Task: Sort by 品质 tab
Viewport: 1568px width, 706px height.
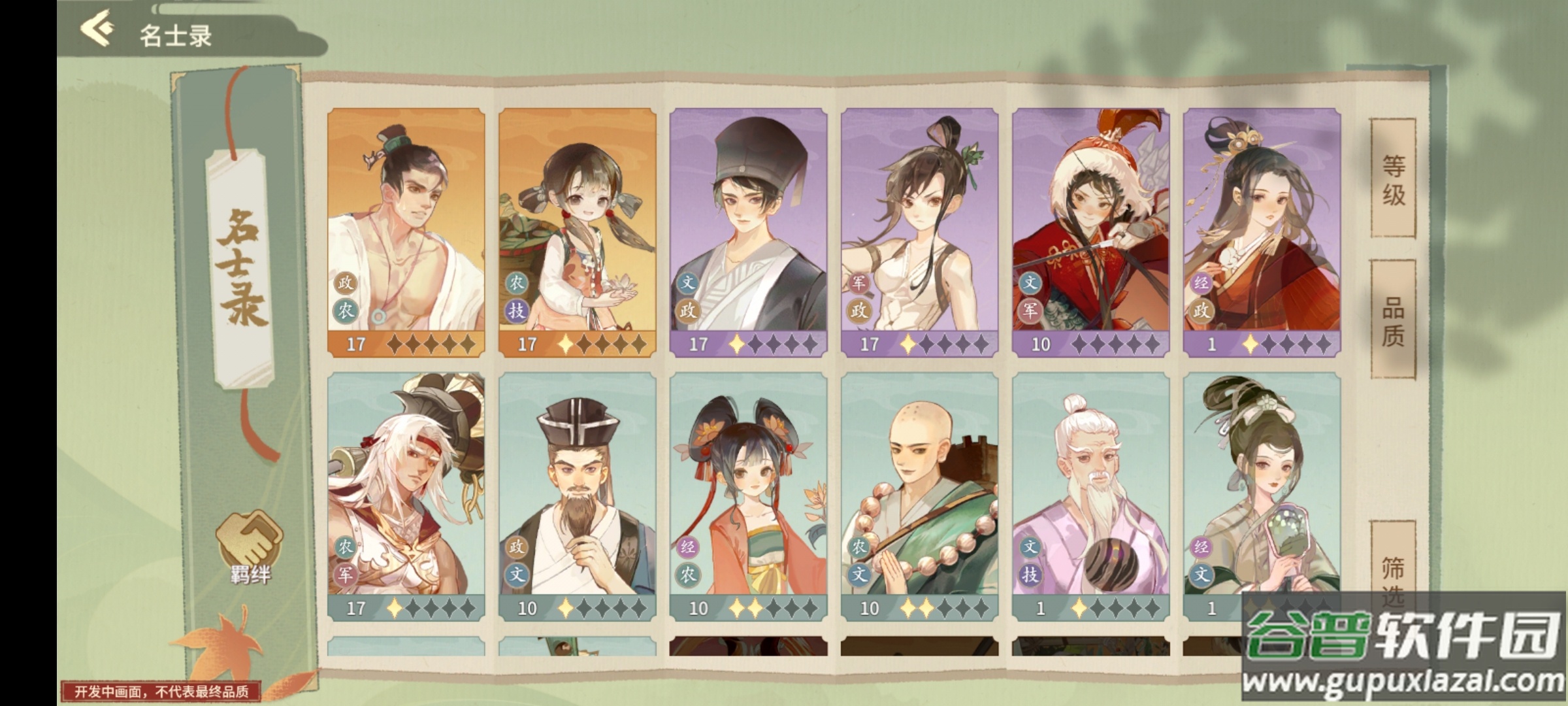Action: [1392, 320]
